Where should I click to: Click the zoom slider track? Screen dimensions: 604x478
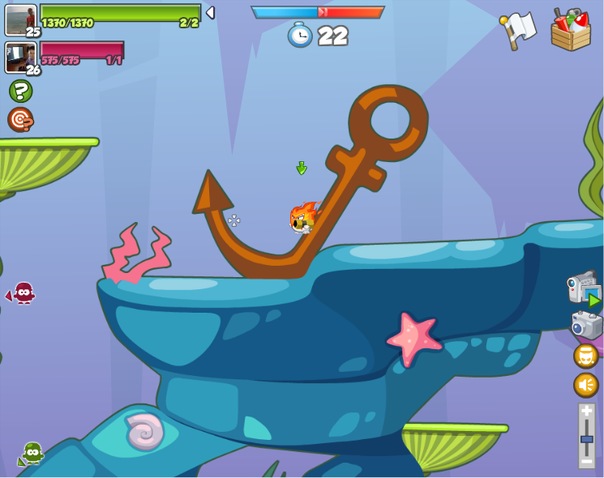(587, 435)
